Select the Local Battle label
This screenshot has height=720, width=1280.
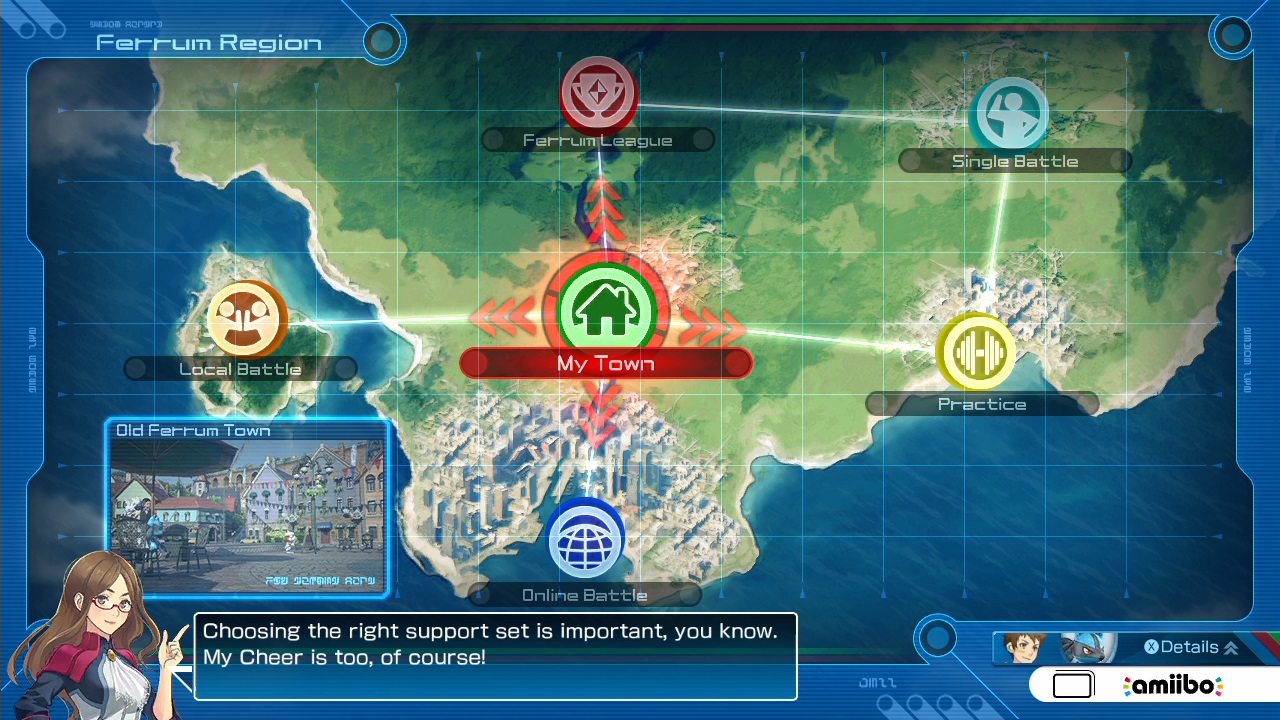(x=240, y=369)
